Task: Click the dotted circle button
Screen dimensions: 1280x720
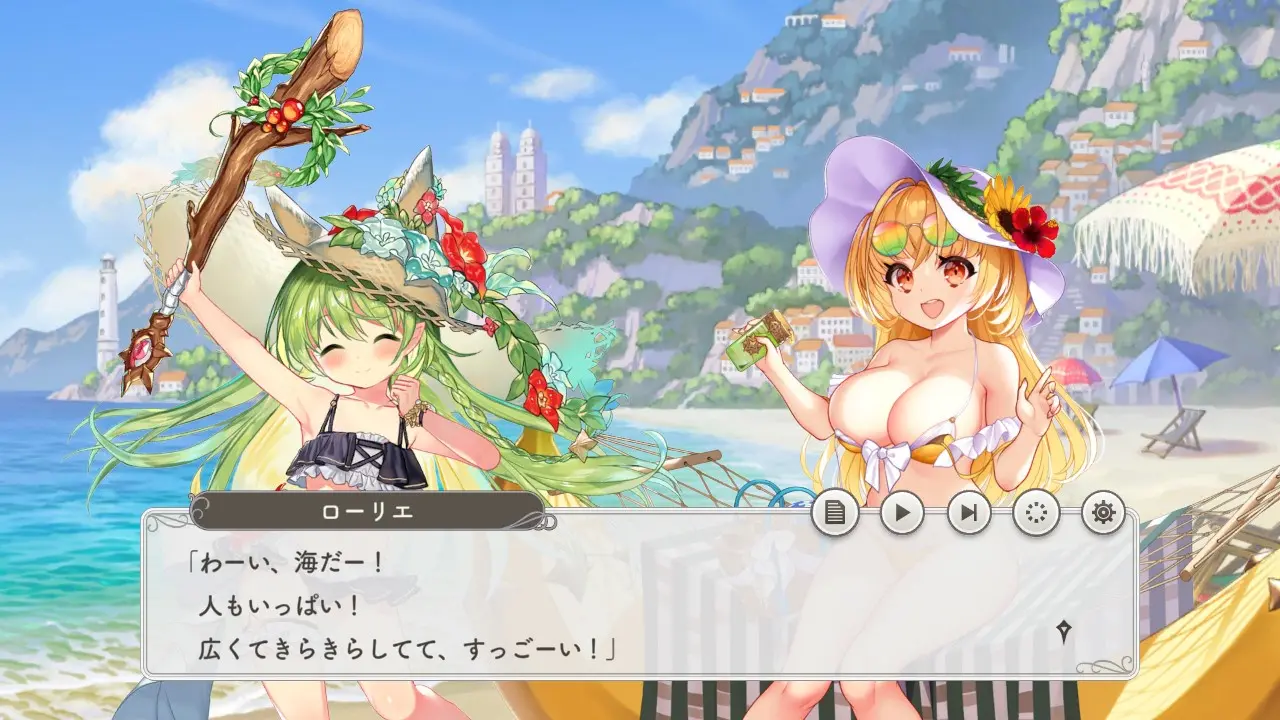Action: point(1036,514)
